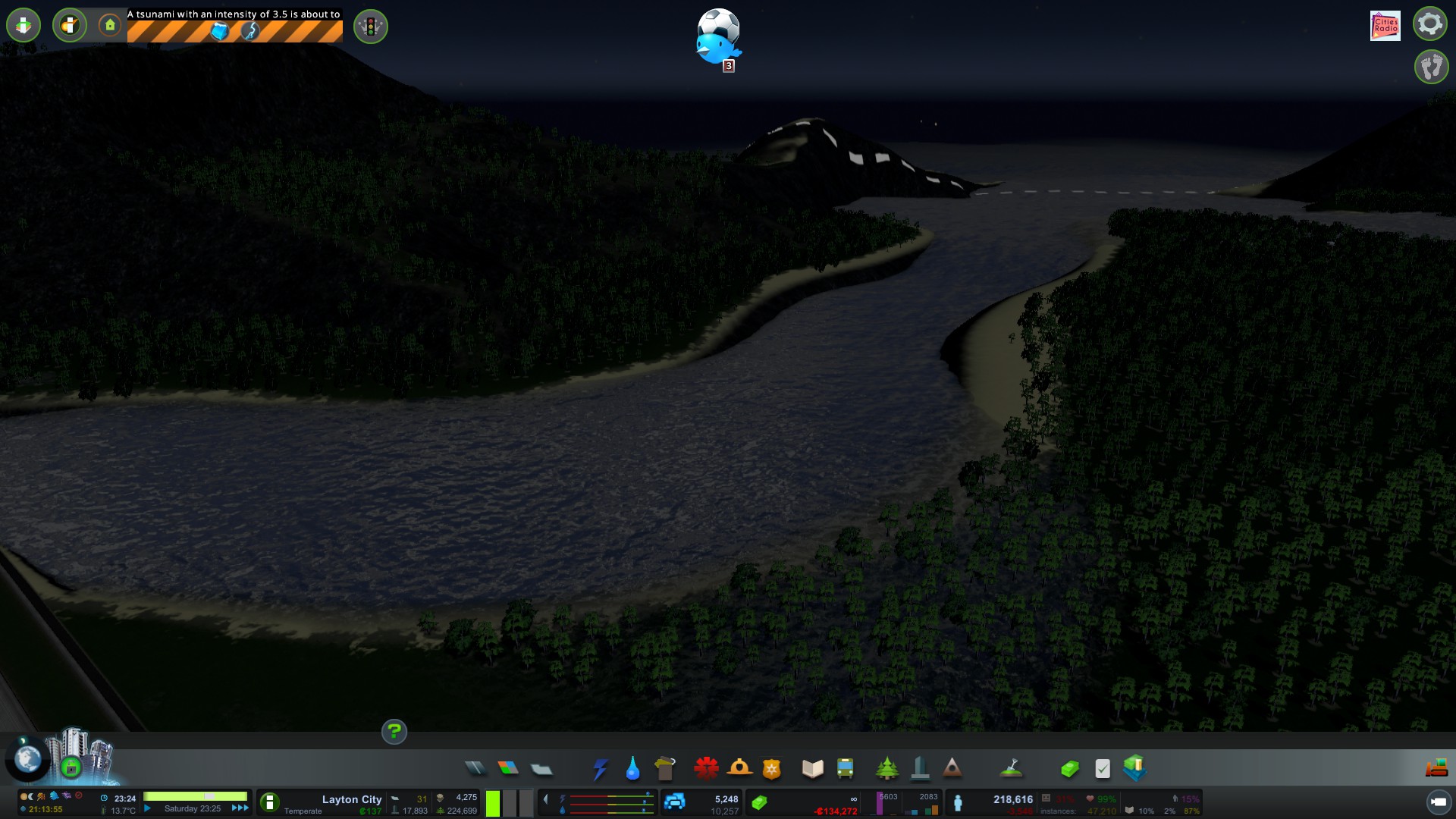
Task: Open the Landscaping shovel tool
Action: click(1011, 769)
